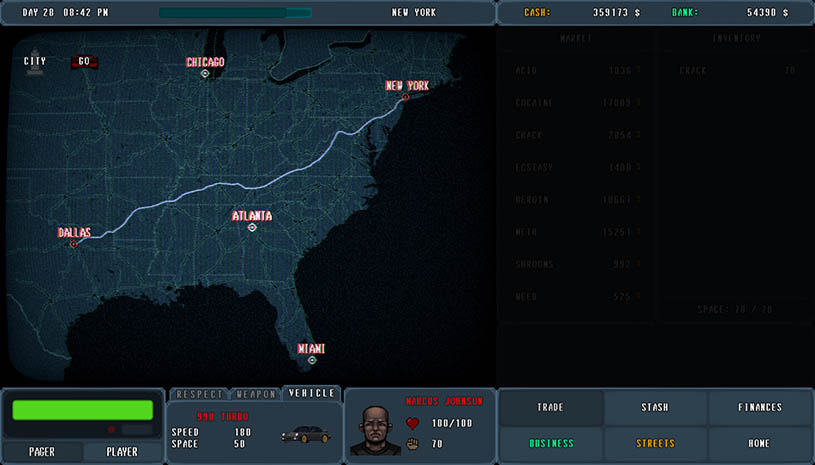Image resolution: width=815 pixels, height=465 pixels.
Task: Open the Business panel
Action: (550, 443)
